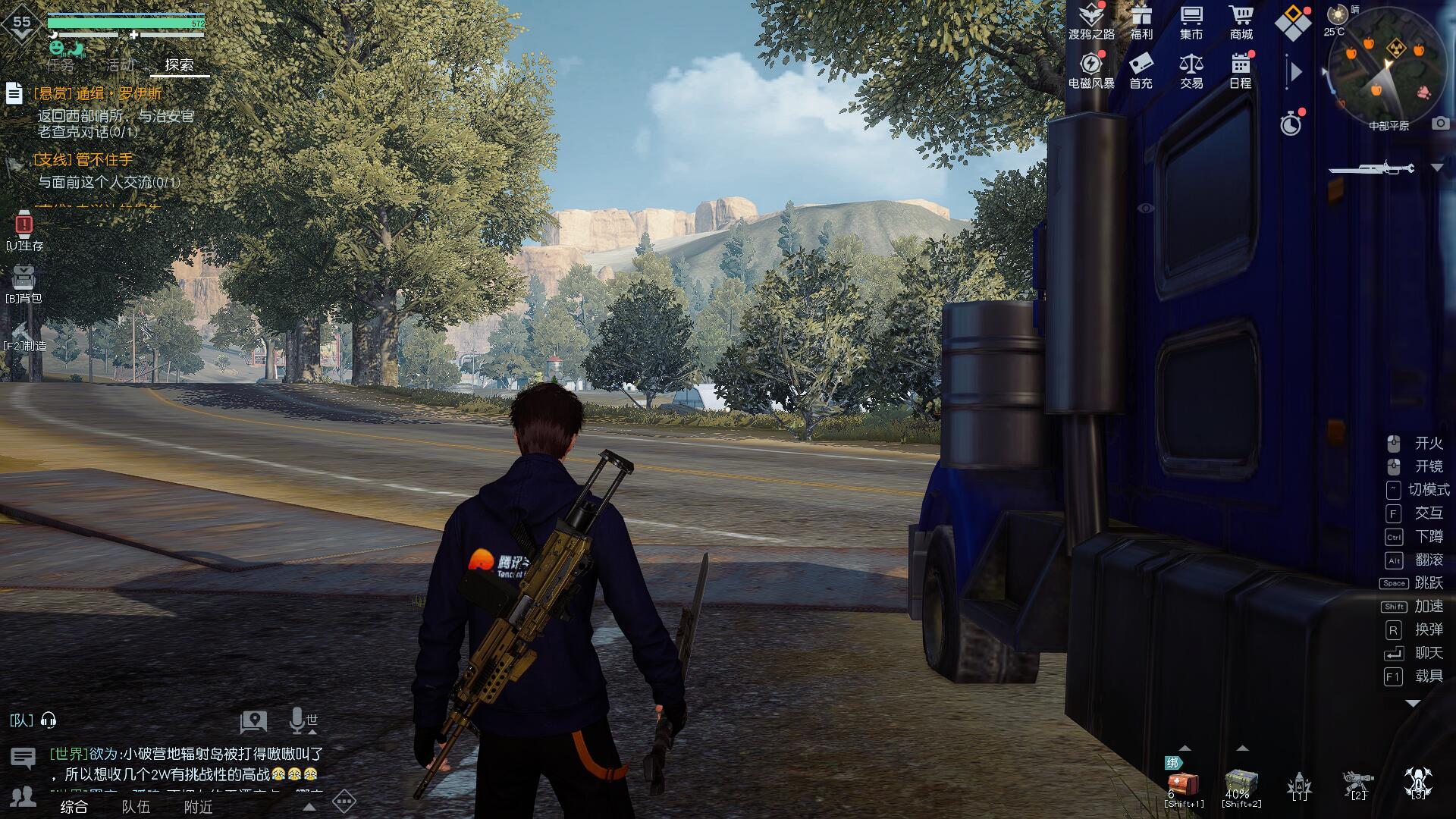This screenshot has width=1456, height=819.
Task: Open the 生存 survival status icon
Action: 24,229
